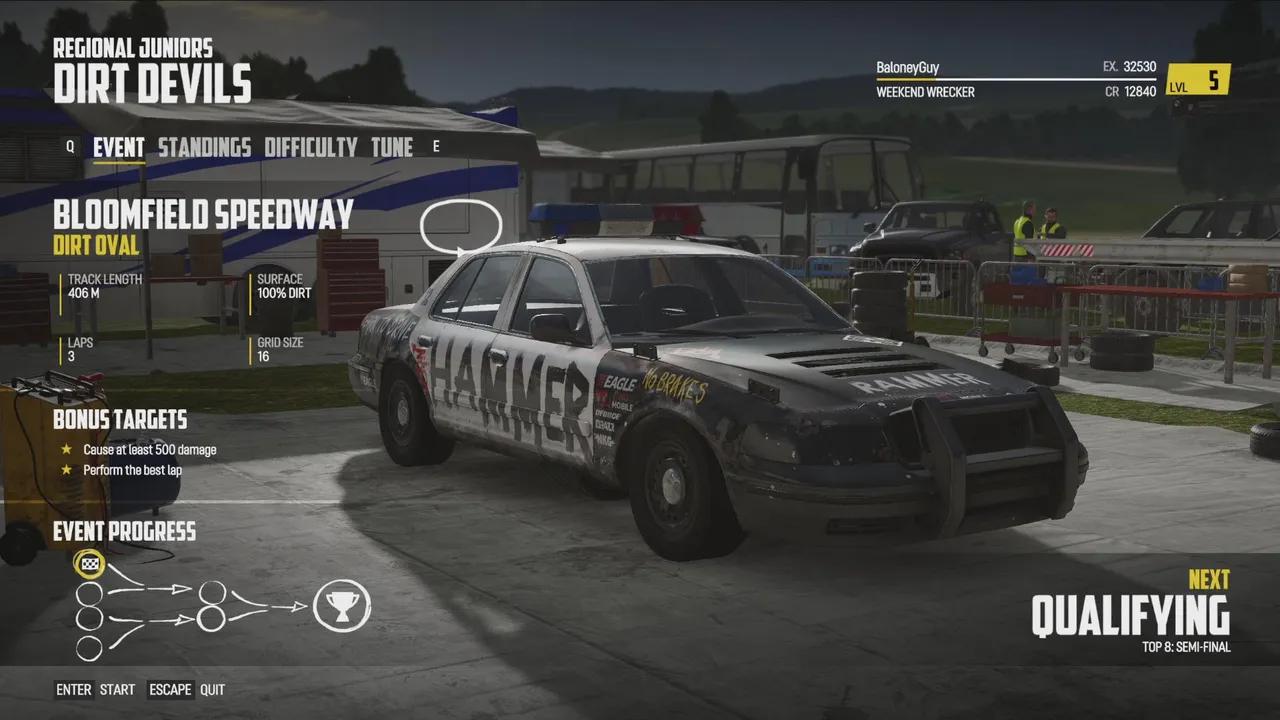Switch to the Event tab
The height and width of the screenshot is (720, 1280).
[x=118, y=148]
